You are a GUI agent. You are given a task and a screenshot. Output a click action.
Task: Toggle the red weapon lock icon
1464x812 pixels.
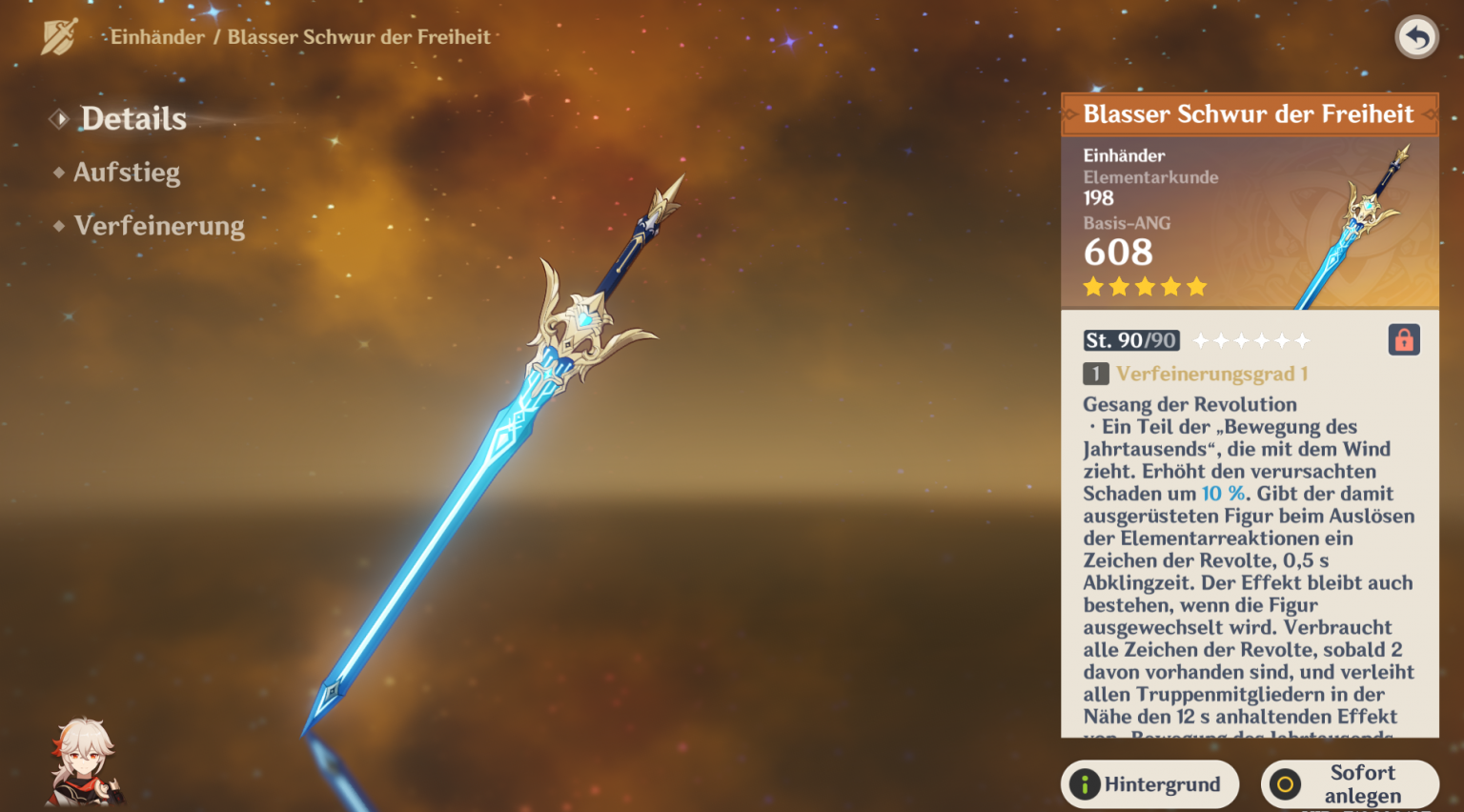(x=1403, y=340)
